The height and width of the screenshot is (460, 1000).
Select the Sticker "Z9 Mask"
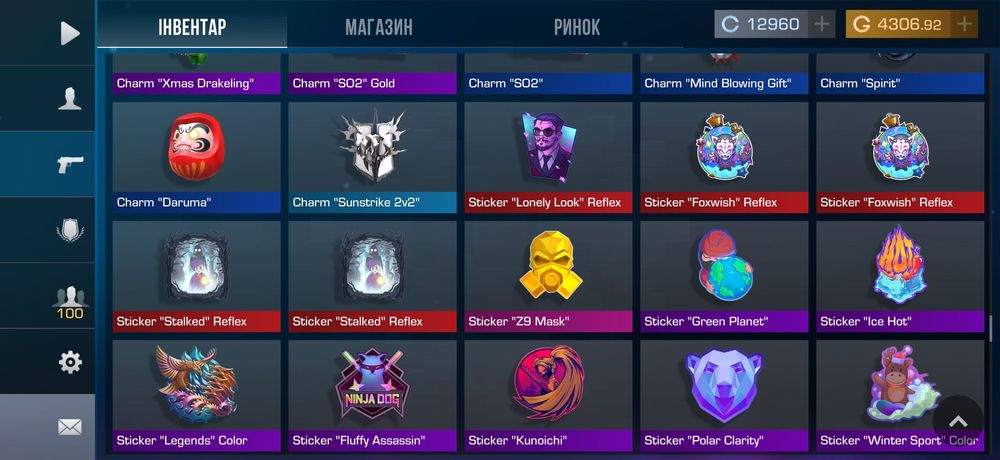click(548, 276)
